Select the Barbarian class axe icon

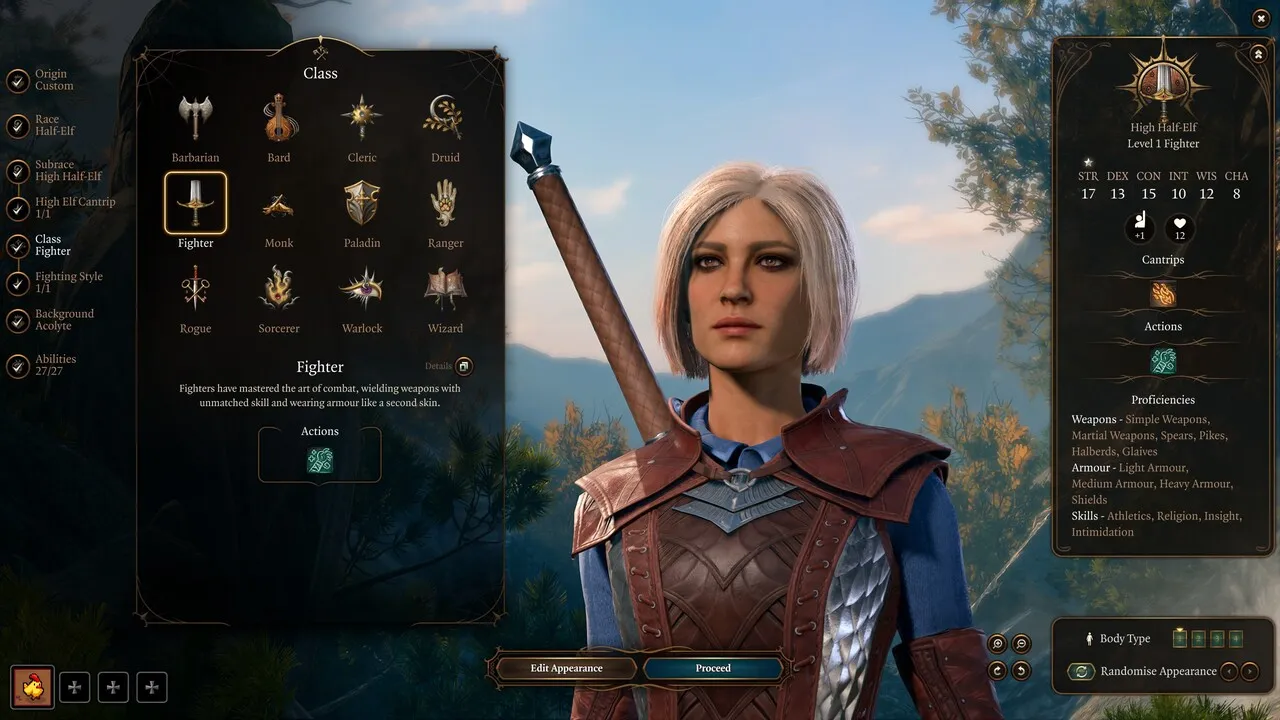(x=195, y=118)
